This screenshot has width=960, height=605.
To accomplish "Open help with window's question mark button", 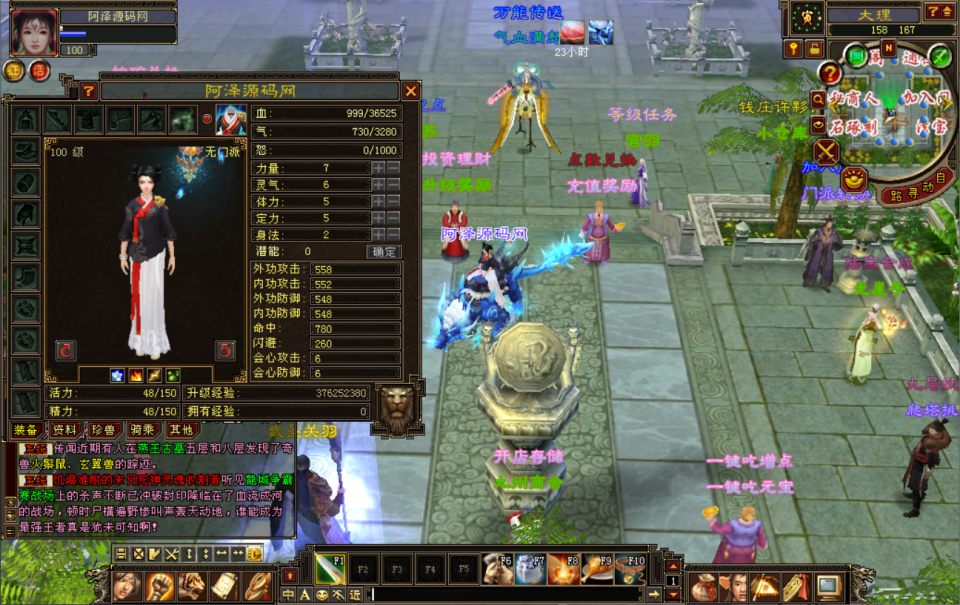I will (88, 91).
